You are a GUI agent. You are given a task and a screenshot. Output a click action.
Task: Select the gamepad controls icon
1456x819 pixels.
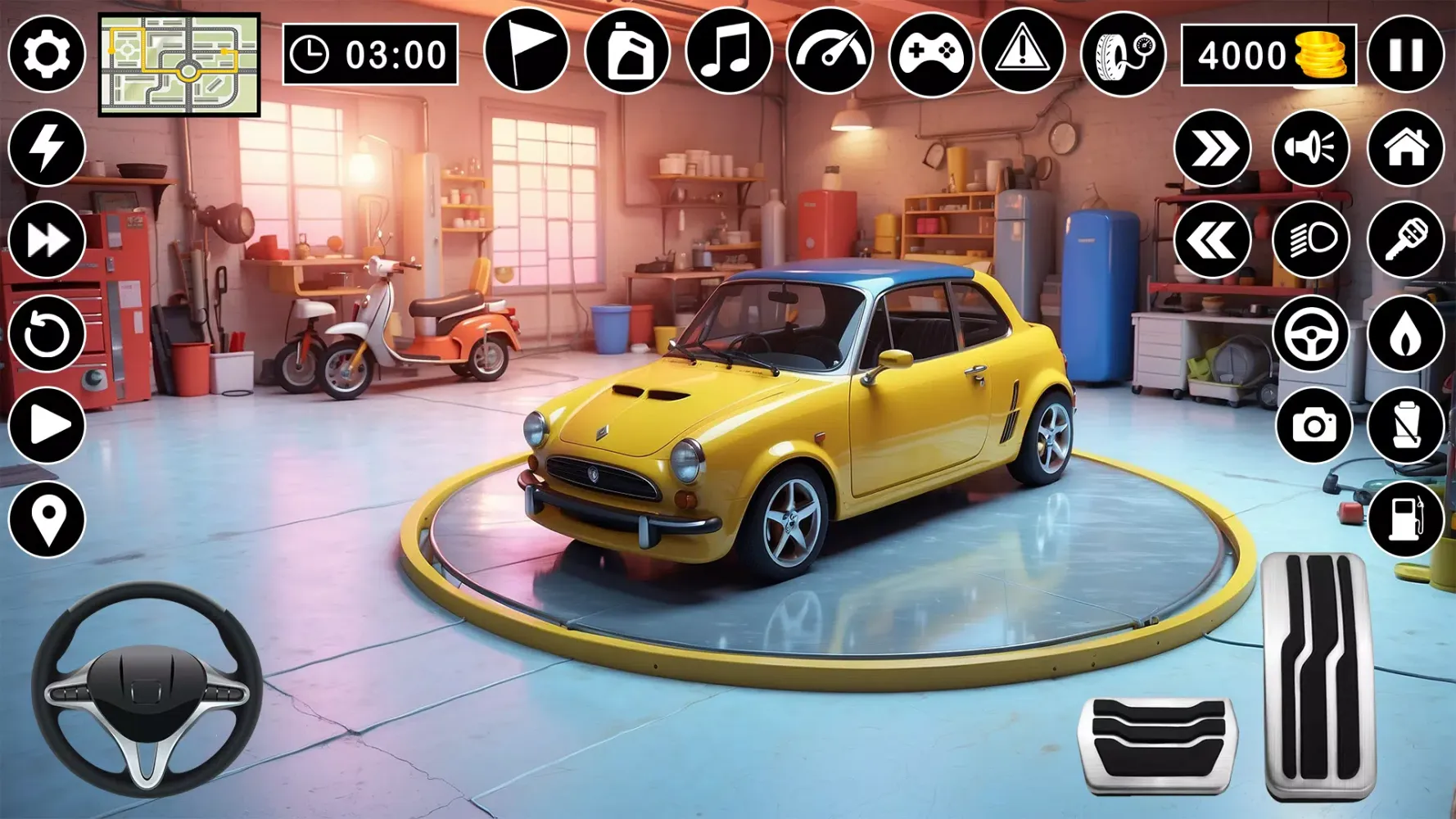(929, 53)
